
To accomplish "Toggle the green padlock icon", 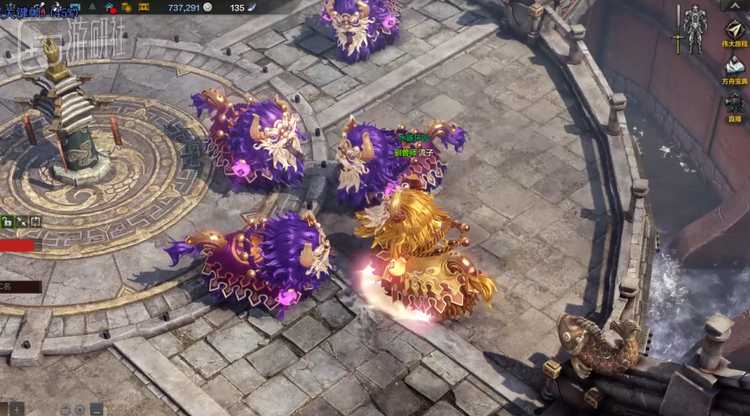I will (x=7, y=221).
